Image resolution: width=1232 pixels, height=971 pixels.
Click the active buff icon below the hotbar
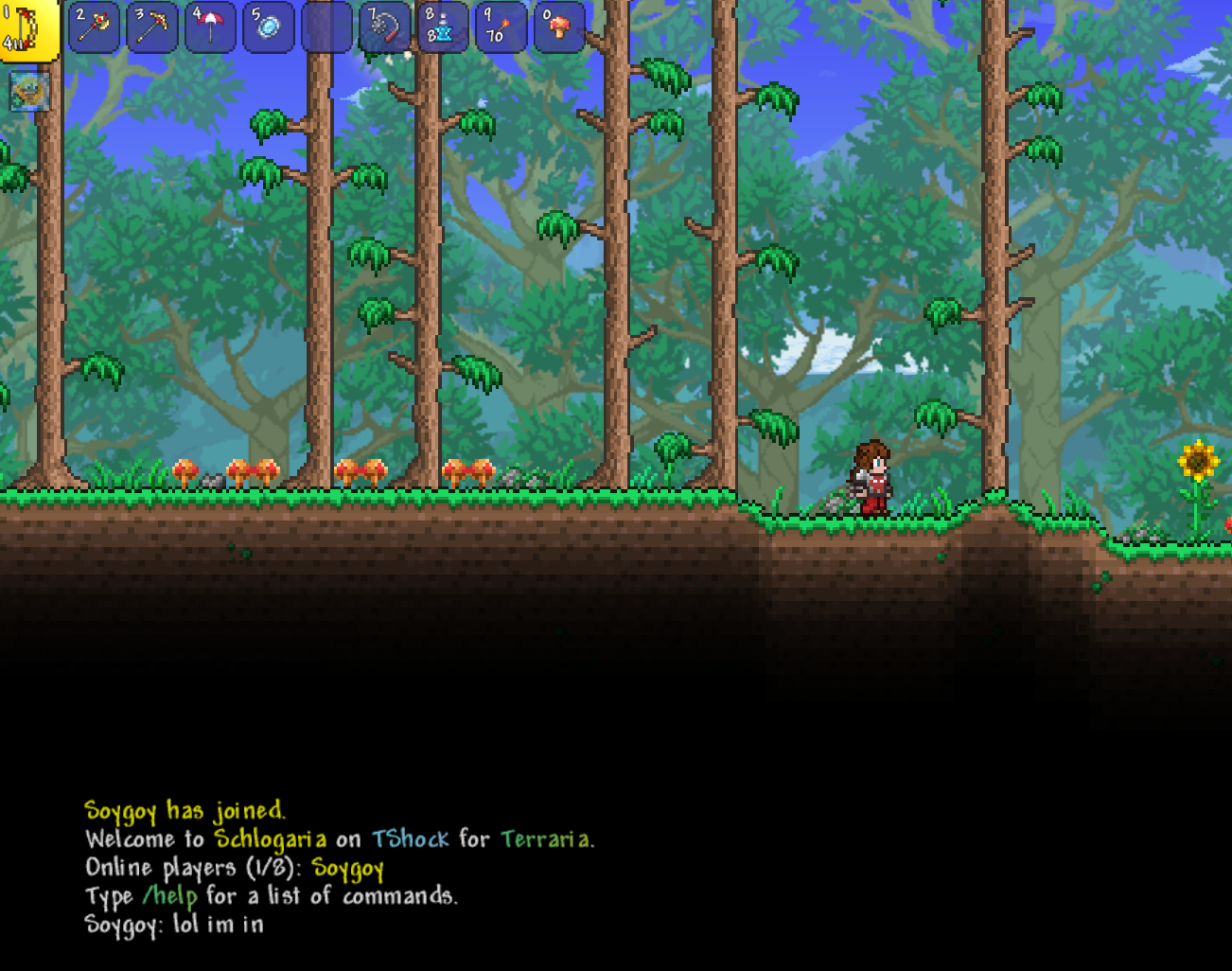[29, 92]
